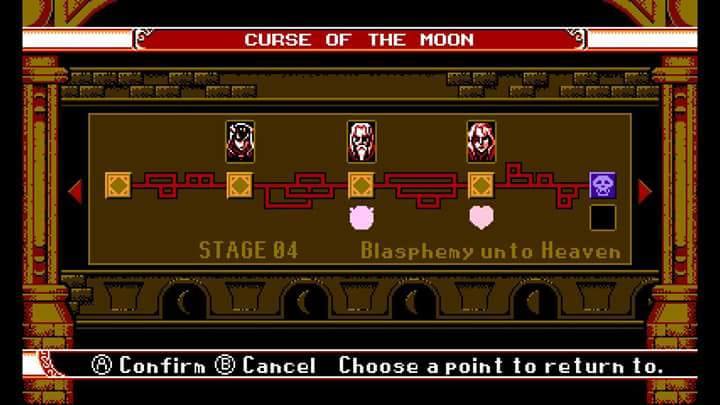
Task: Click the red left scroll arrow
Action: pos(75,190)
